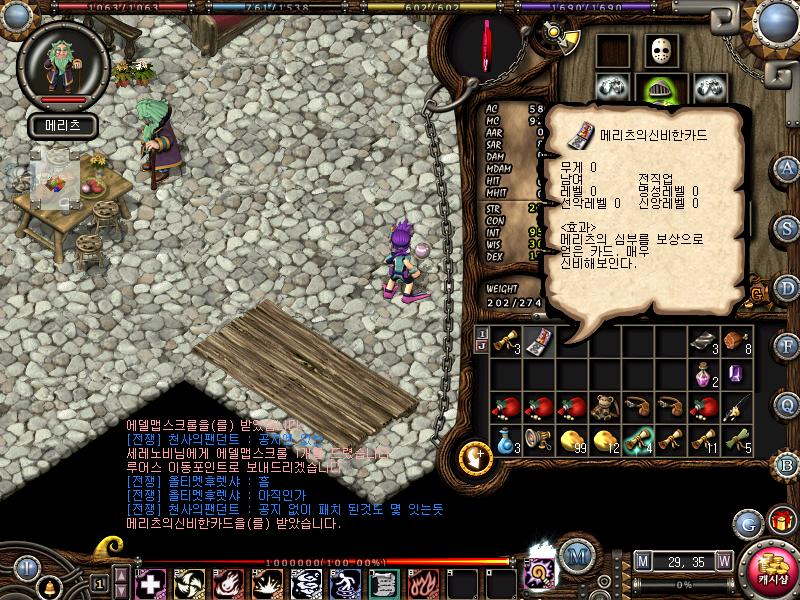Select the glowing teal scroll stack
Image resolution: width=800 pixels, height=600 pixels.
[638, 439]
